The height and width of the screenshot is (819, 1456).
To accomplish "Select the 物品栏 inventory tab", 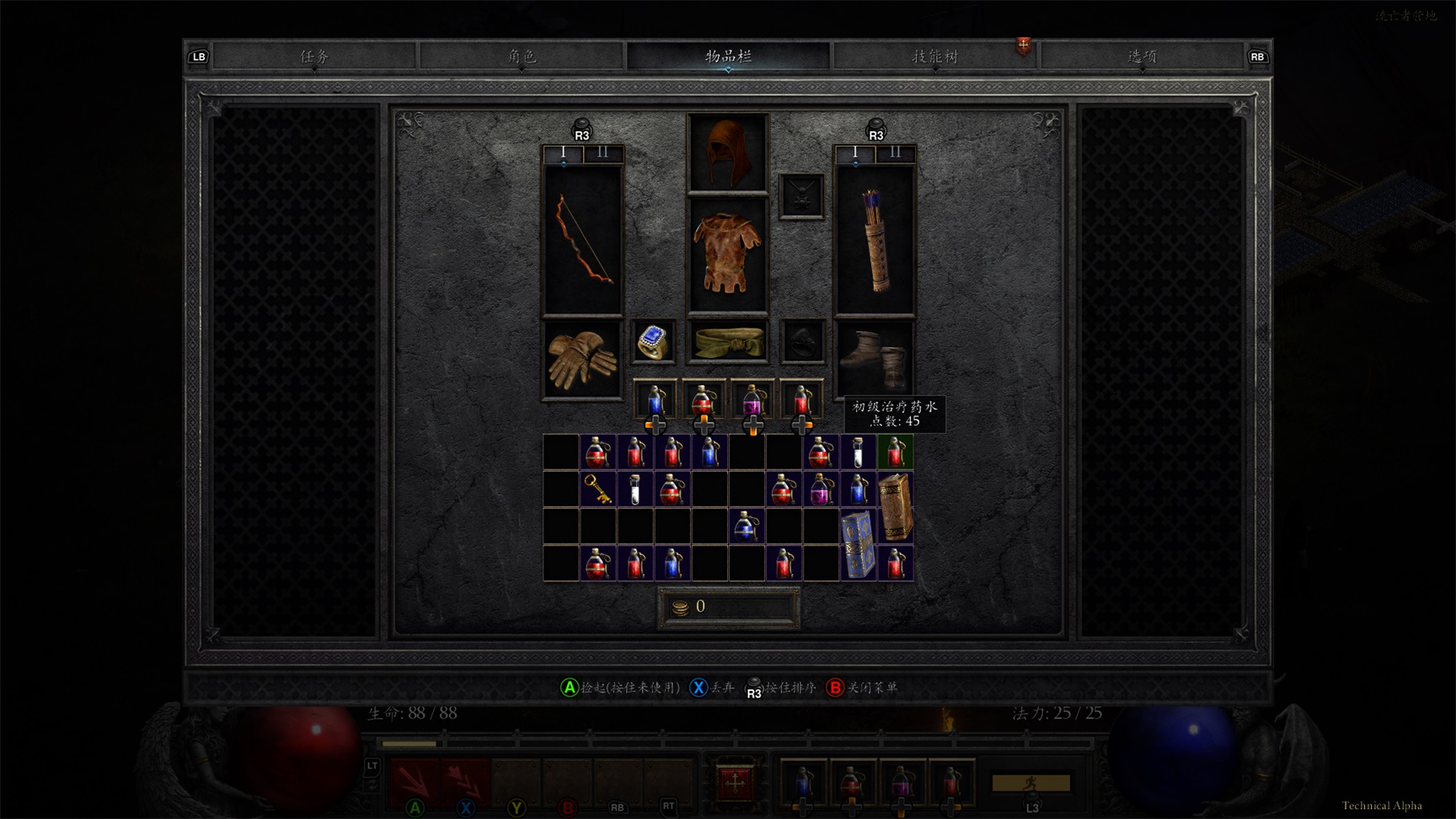I will click(x=728, y=56).
